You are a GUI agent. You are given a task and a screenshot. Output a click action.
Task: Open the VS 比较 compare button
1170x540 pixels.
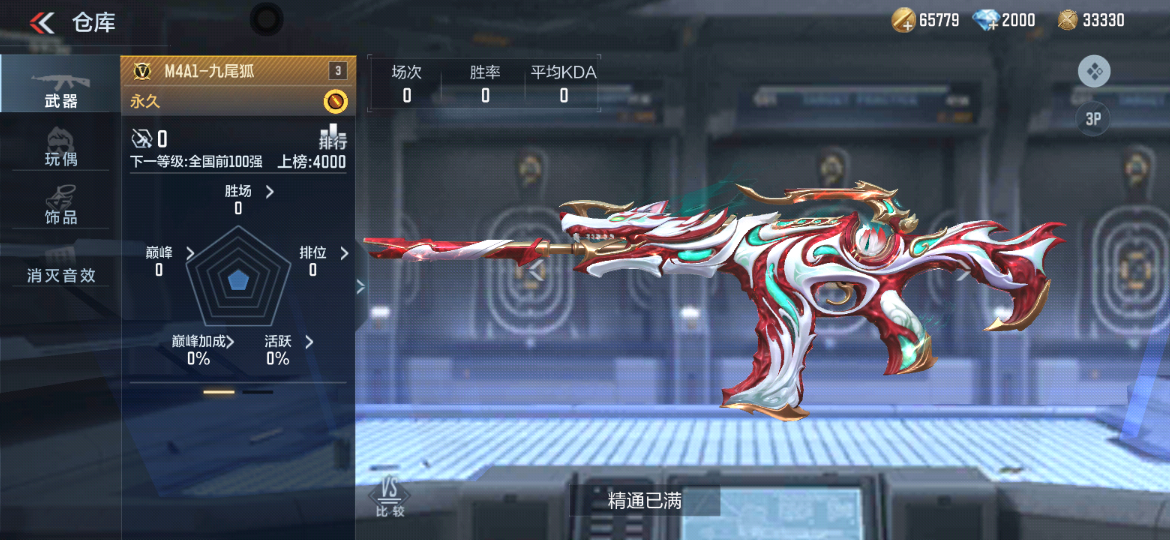click(389, 497)
